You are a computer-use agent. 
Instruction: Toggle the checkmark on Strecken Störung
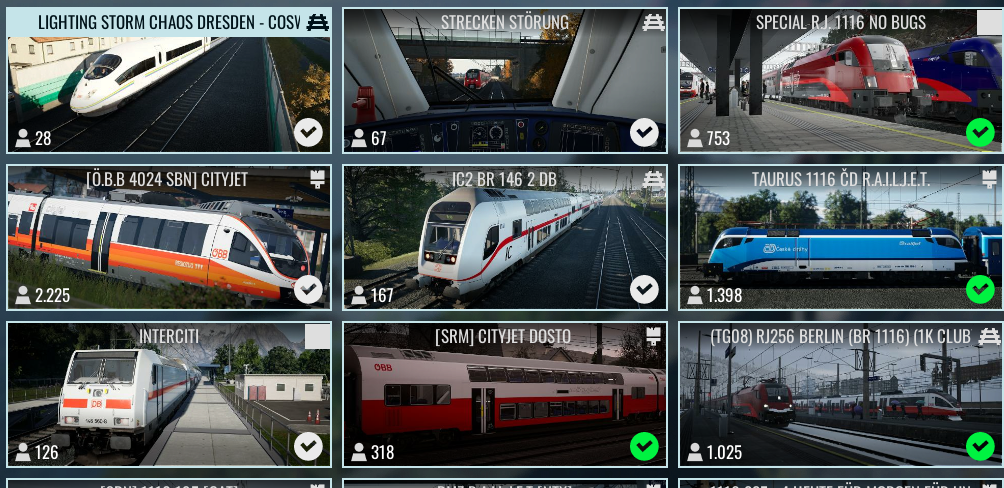(x=644, y=132)
